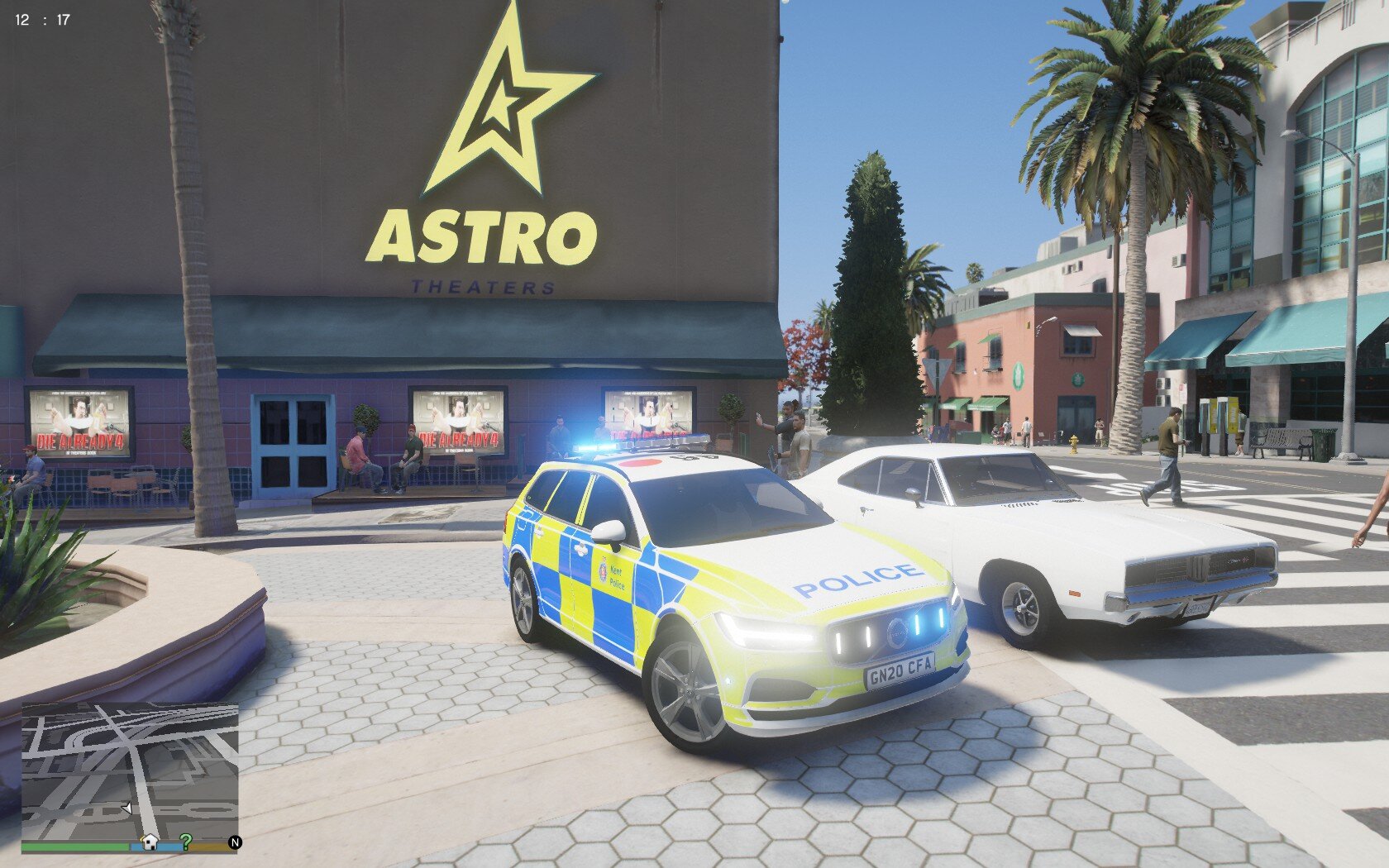Screen dimensions: 1389x868
Task: Click the green question mark blip
Action: (186, 842)
